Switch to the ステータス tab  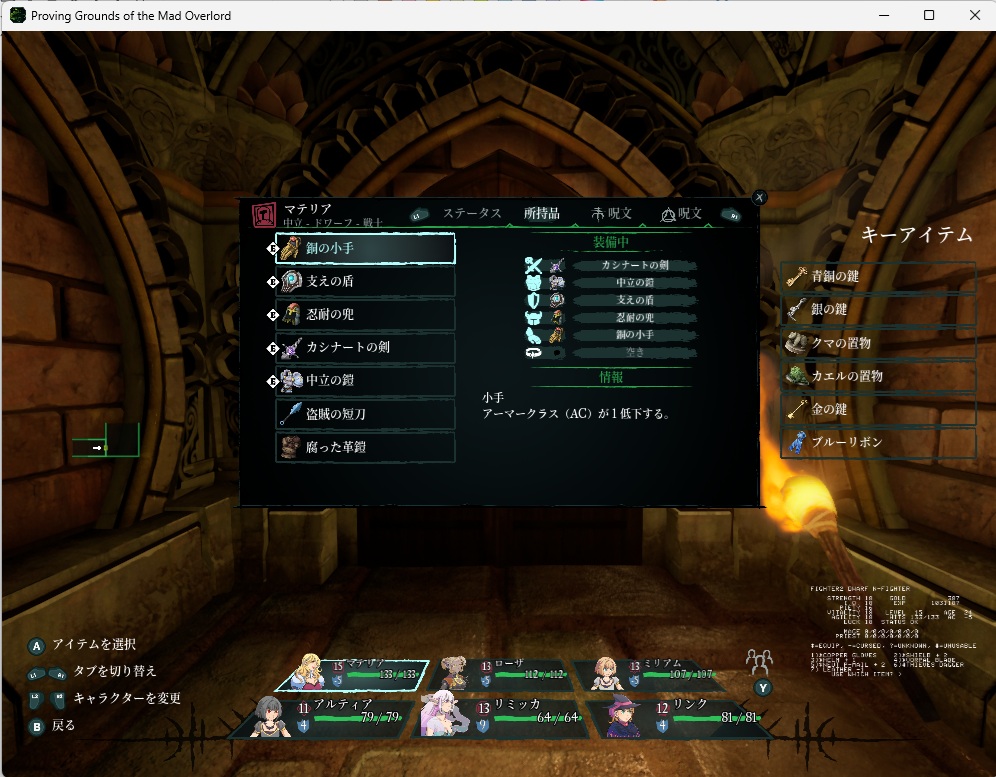(x=472, y=214)
